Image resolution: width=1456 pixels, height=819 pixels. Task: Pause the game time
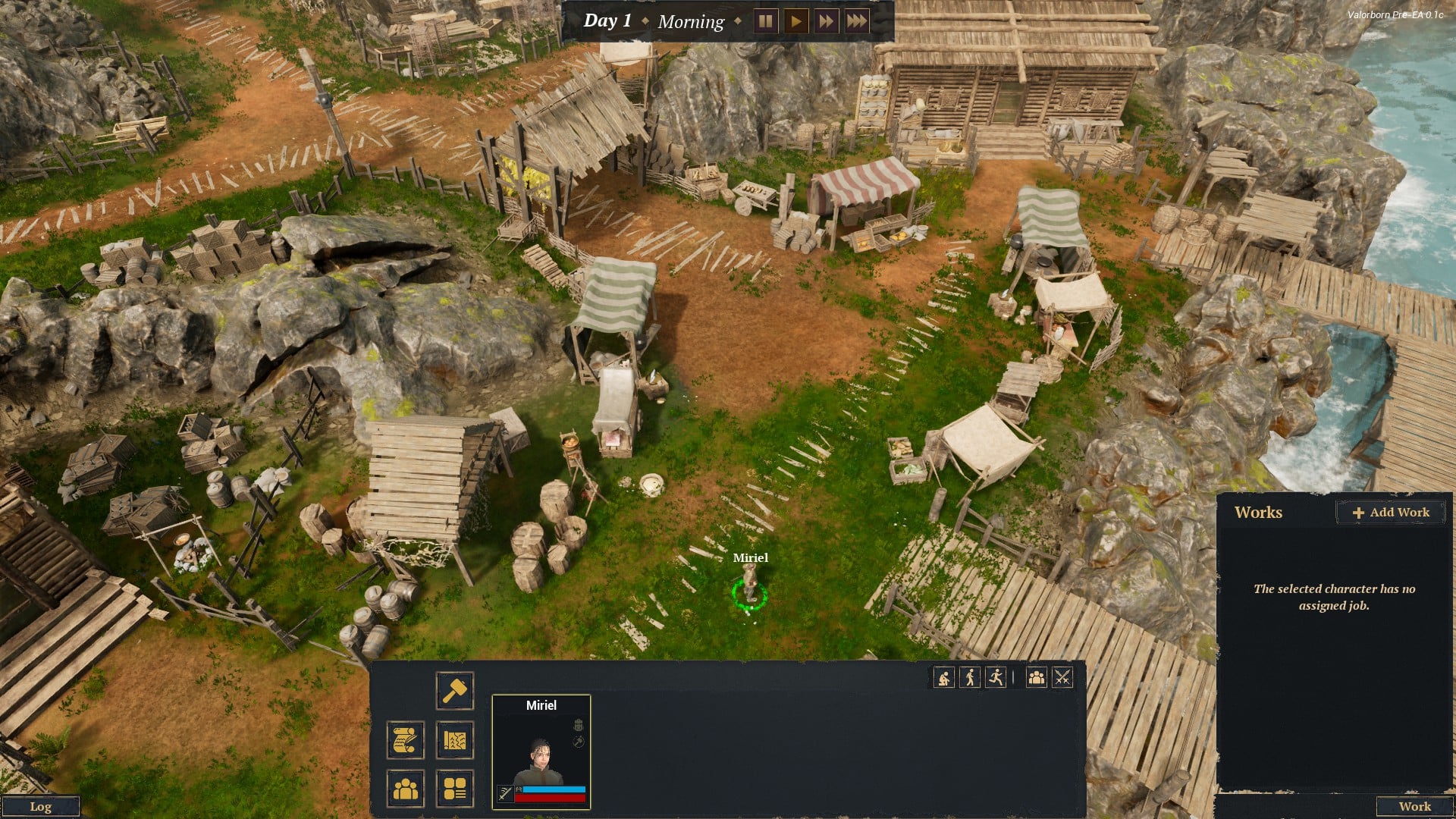[x=765, y=21]
